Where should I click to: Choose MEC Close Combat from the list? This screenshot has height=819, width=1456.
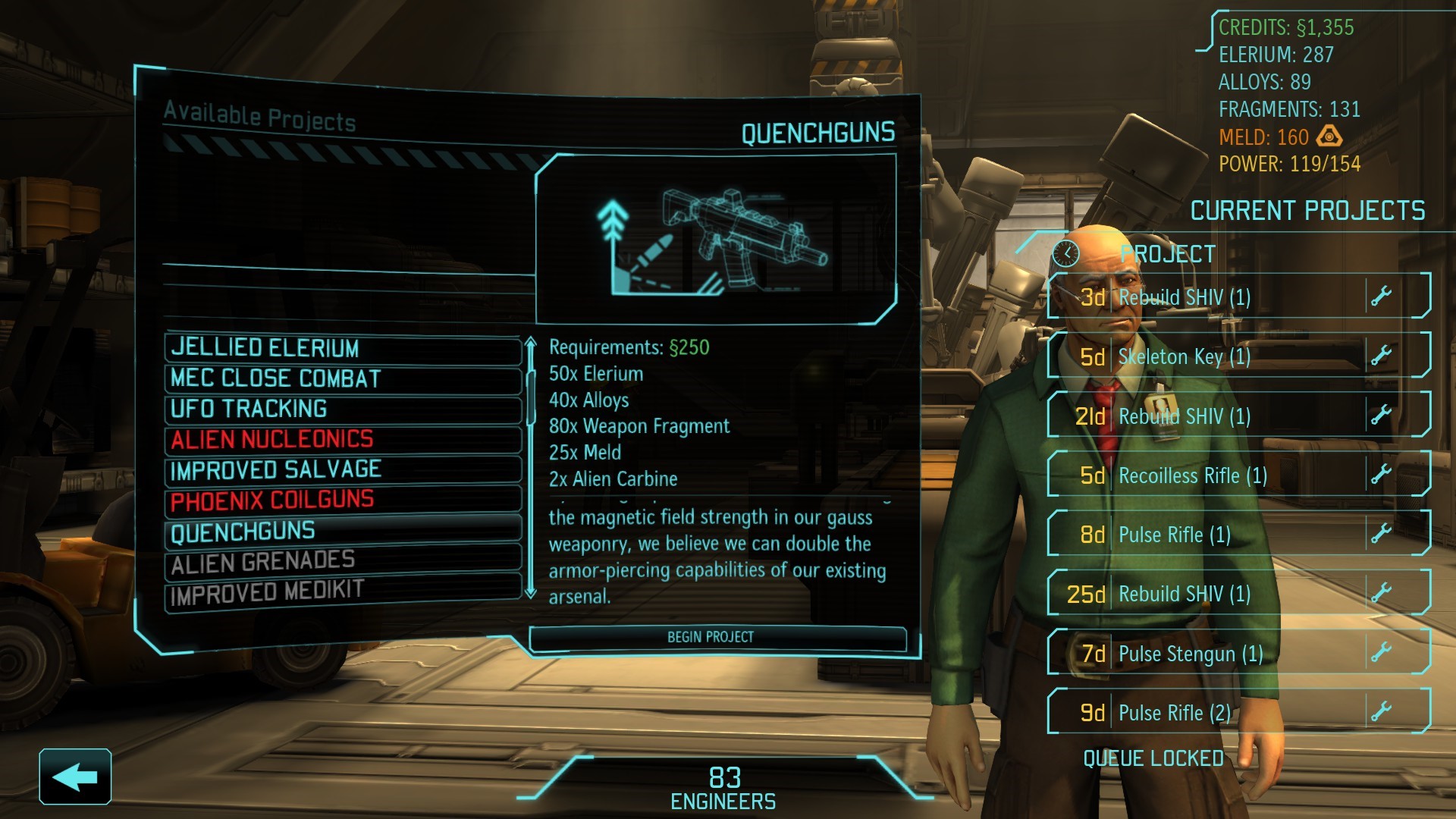(x=343, y=379)
